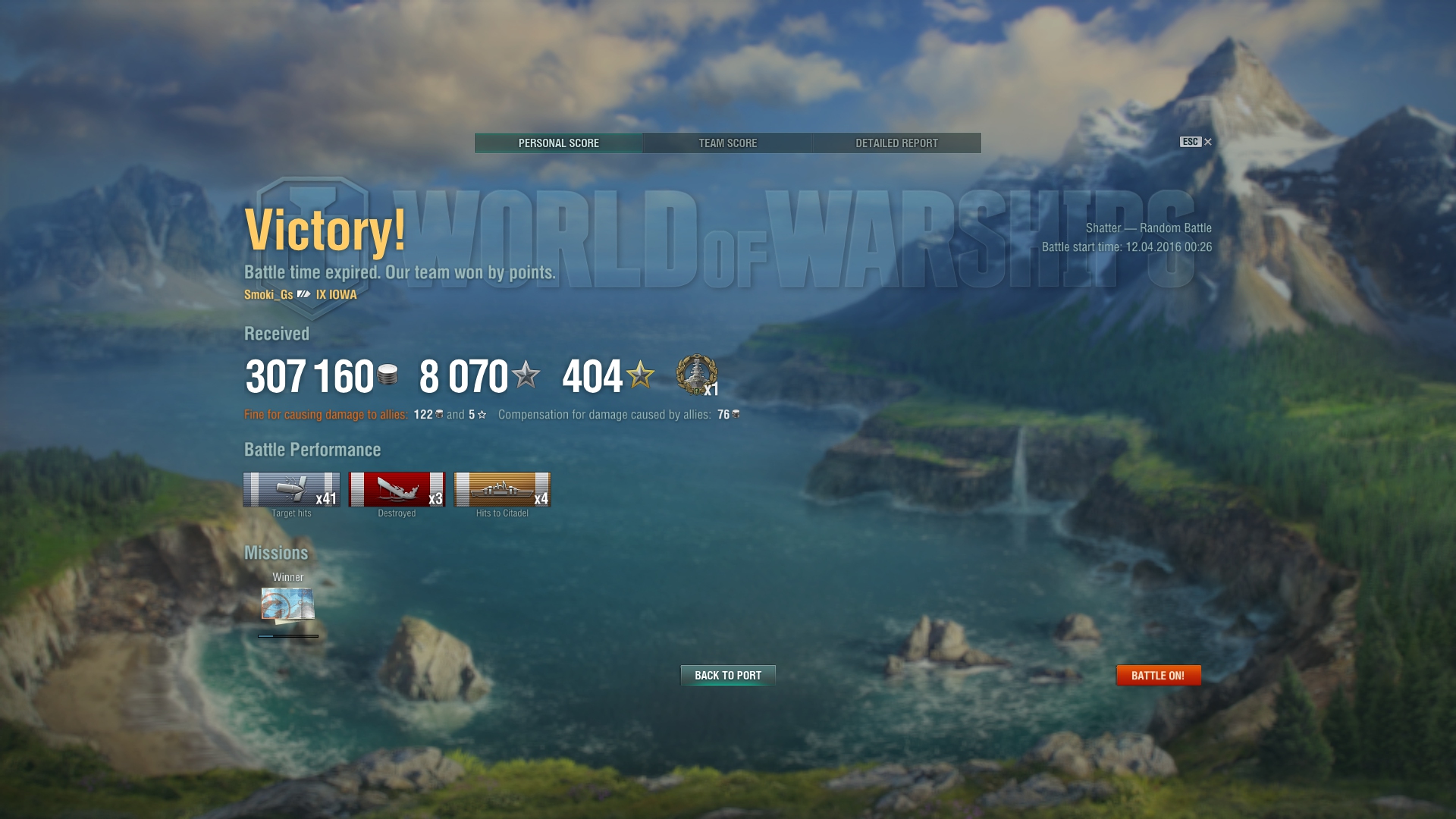Inspect the Winner mission thumbnail
Image resolution: width=1456 pixels, height=819 pixels.
pyautogui.click(x=288, y=604)
